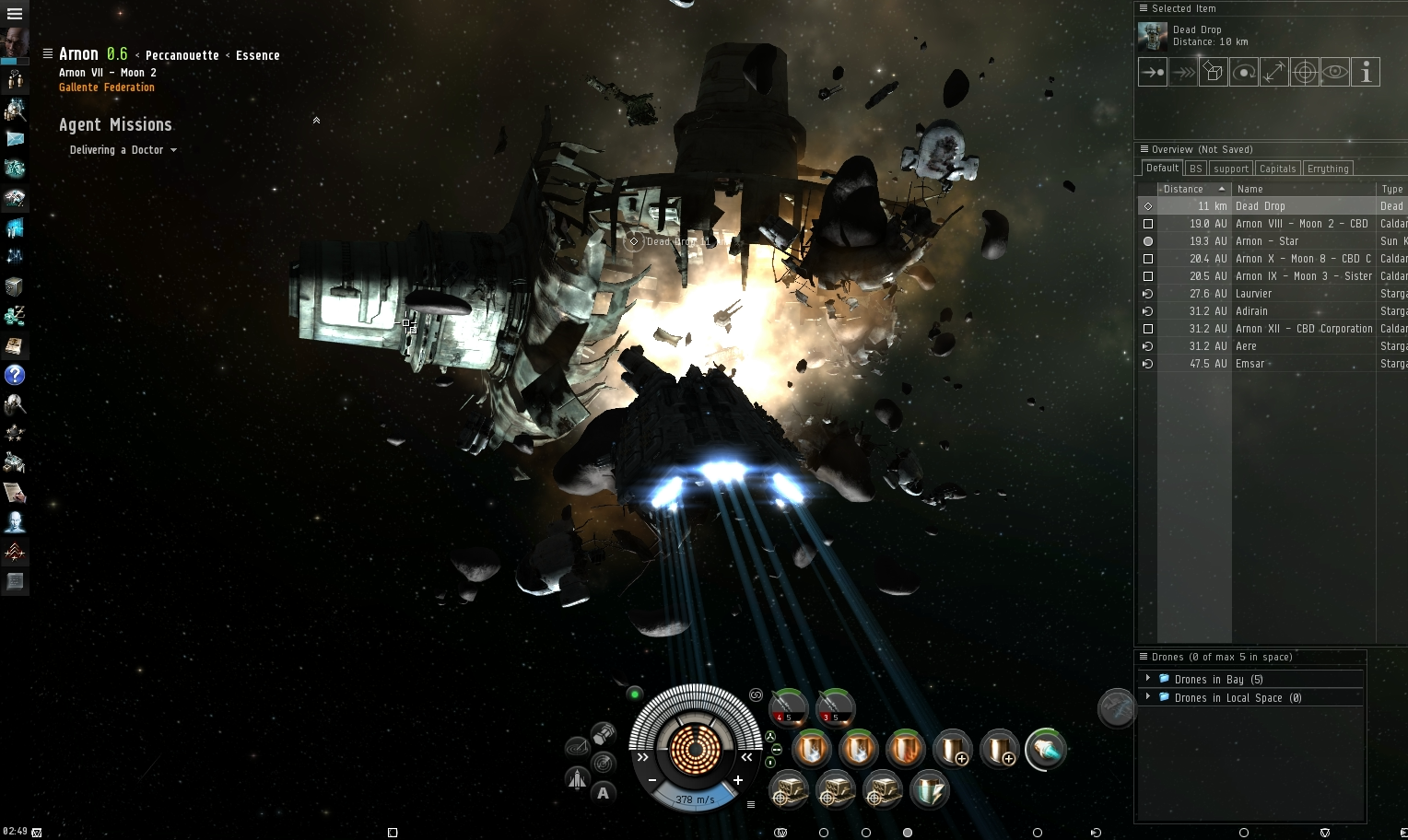1408x840 pixels.
Task: Open Show Info for the Dead Drop
Action: pos(1367,71)
